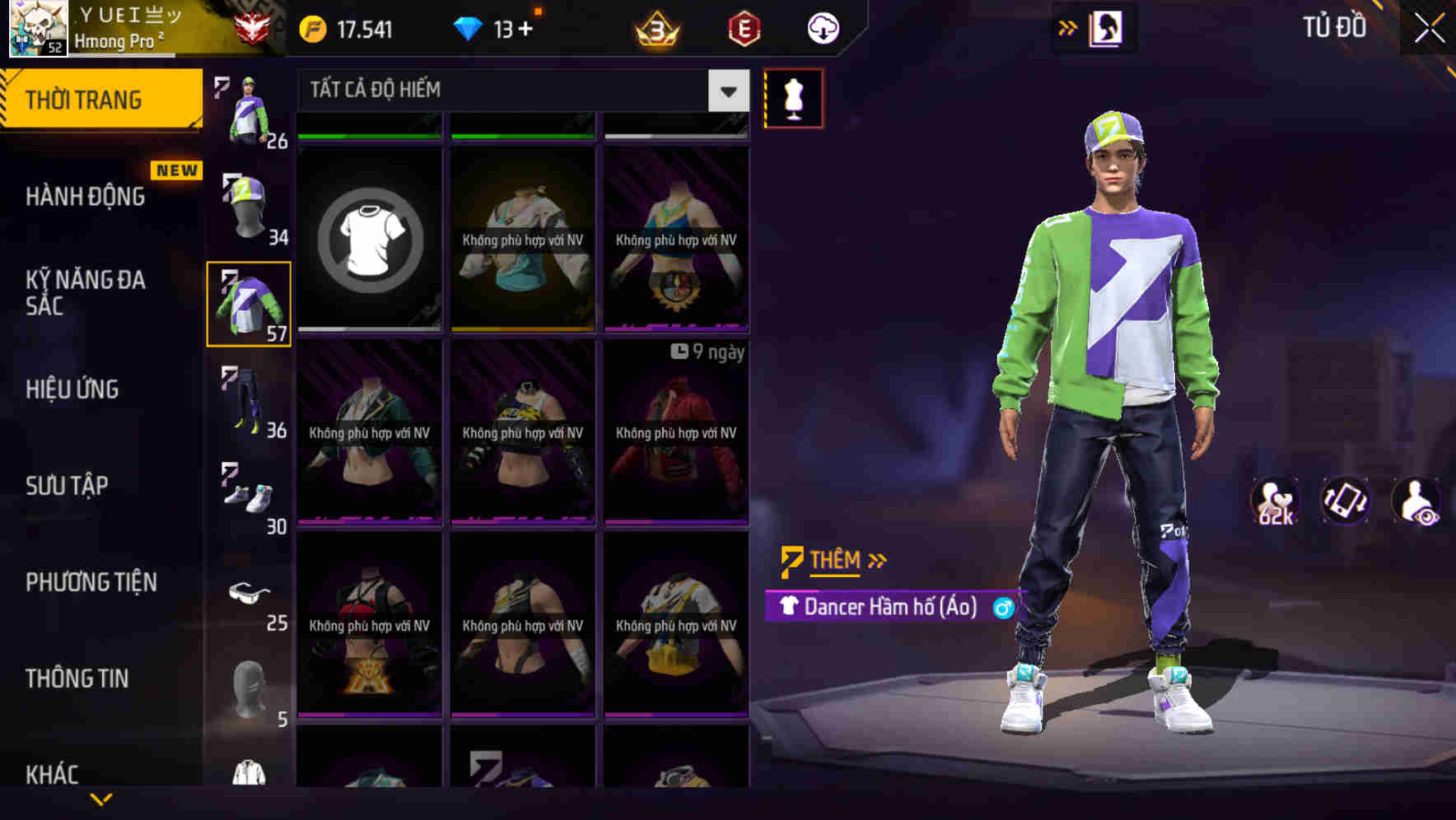Select the diamond currency icon
Image resolution: width=1456 pixels, height=820 pixels.
(x=469, y=26)
